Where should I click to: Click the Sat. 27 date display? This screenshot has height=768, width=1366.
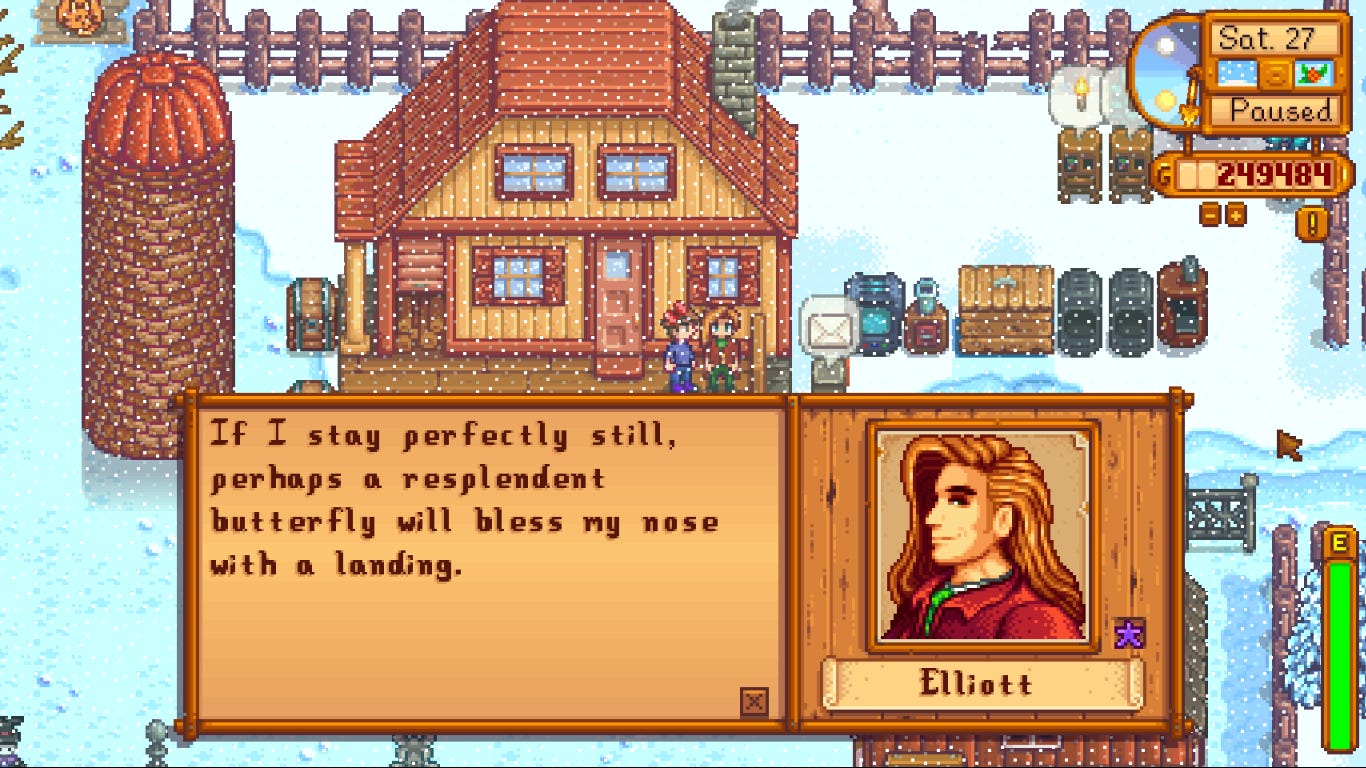tap(1273, 37)
